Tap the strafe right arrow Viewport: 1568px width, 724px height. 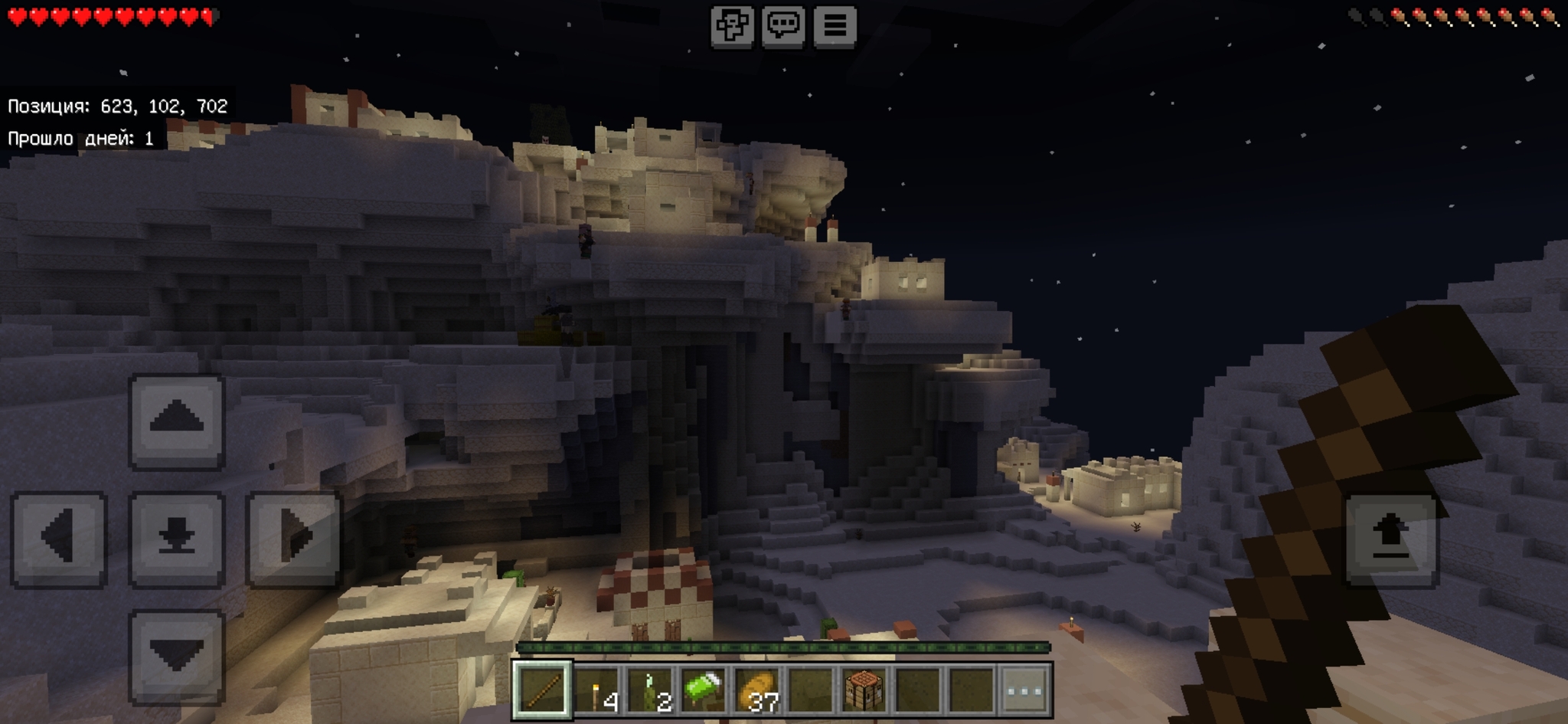coord(293,539)
